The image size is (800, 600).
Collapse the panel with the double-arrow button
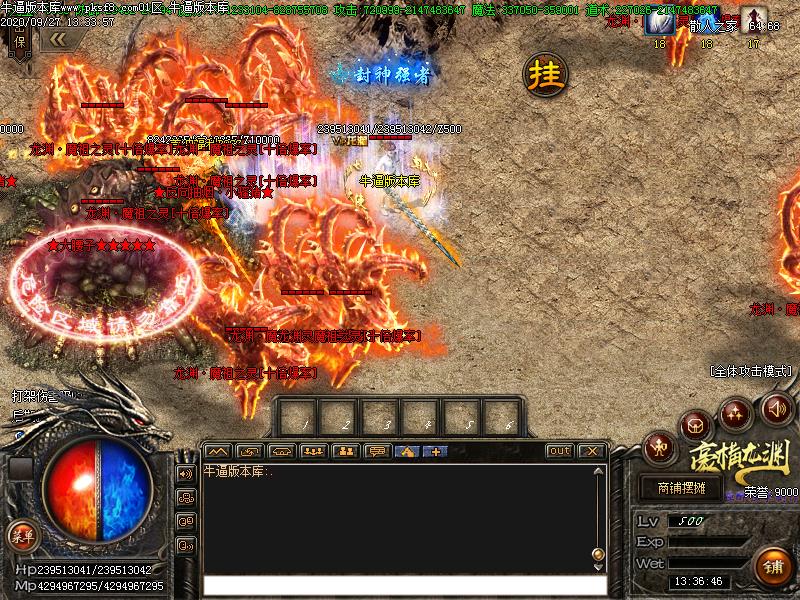[x=58, y=39]
